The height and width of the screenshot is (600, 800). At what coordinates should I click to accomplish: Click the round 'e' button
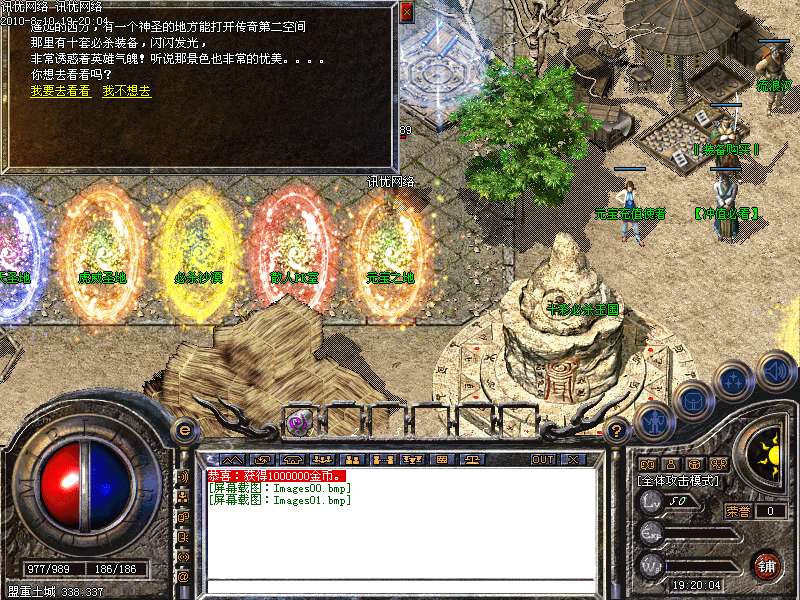coord(184,430)
